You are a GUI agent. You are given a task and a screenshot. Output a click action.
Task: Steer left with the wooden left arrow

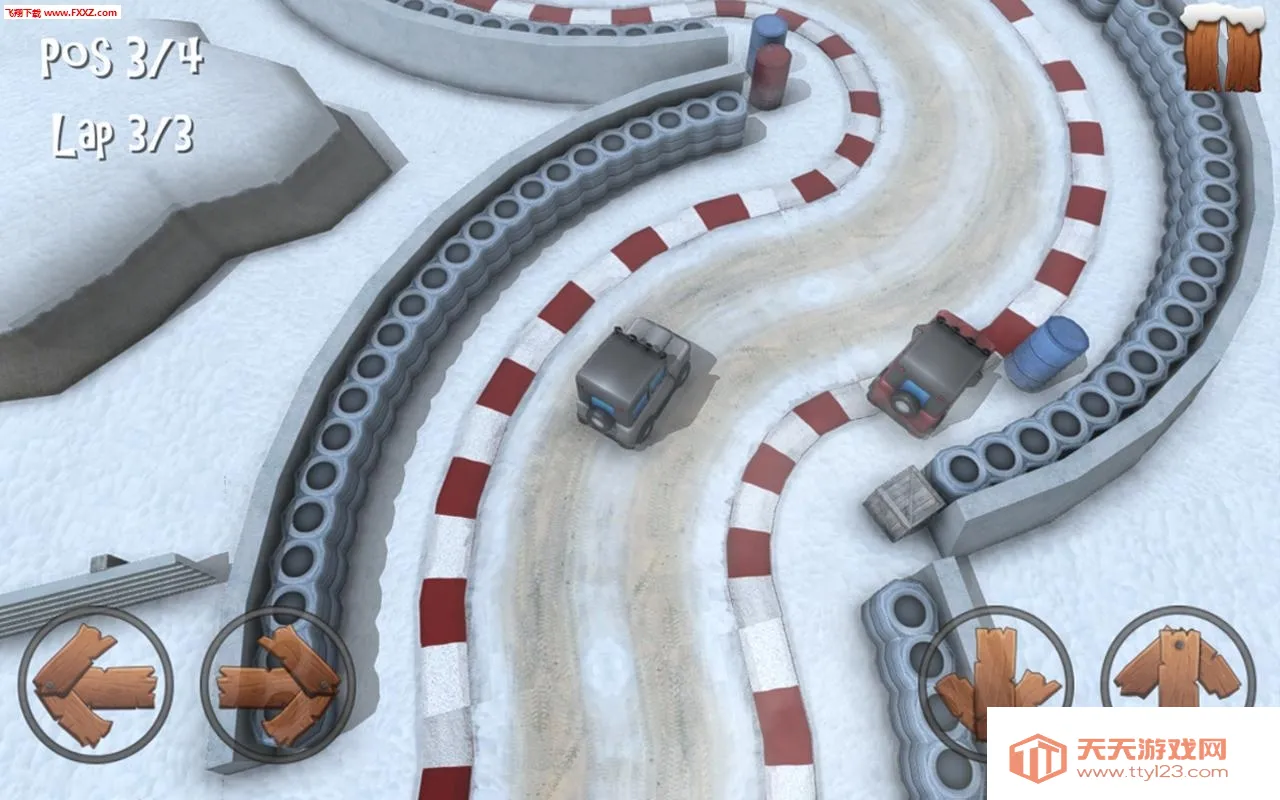95,685
